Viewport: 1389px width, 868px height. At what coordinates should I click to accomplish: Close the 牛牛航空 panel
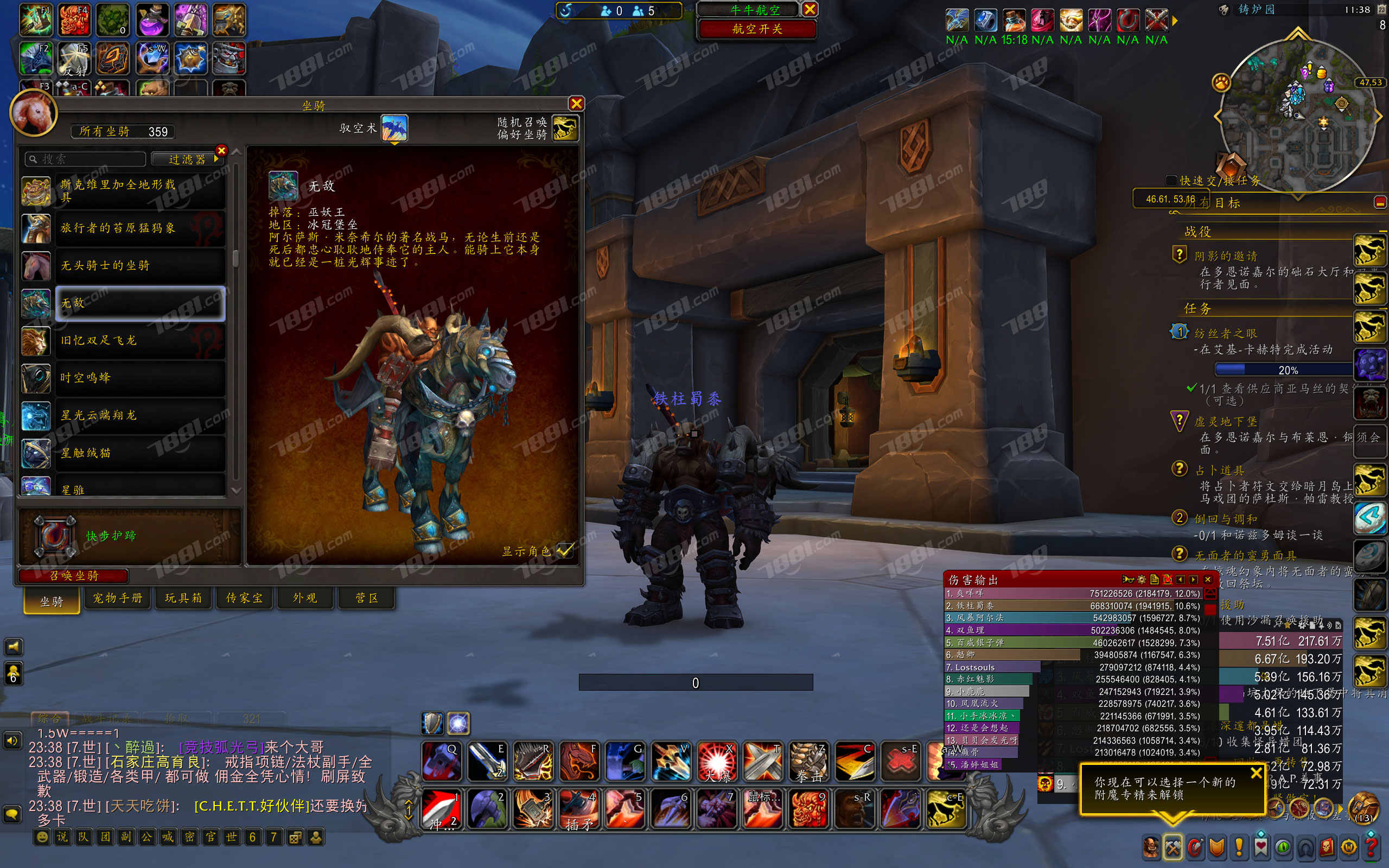point(810,9)
